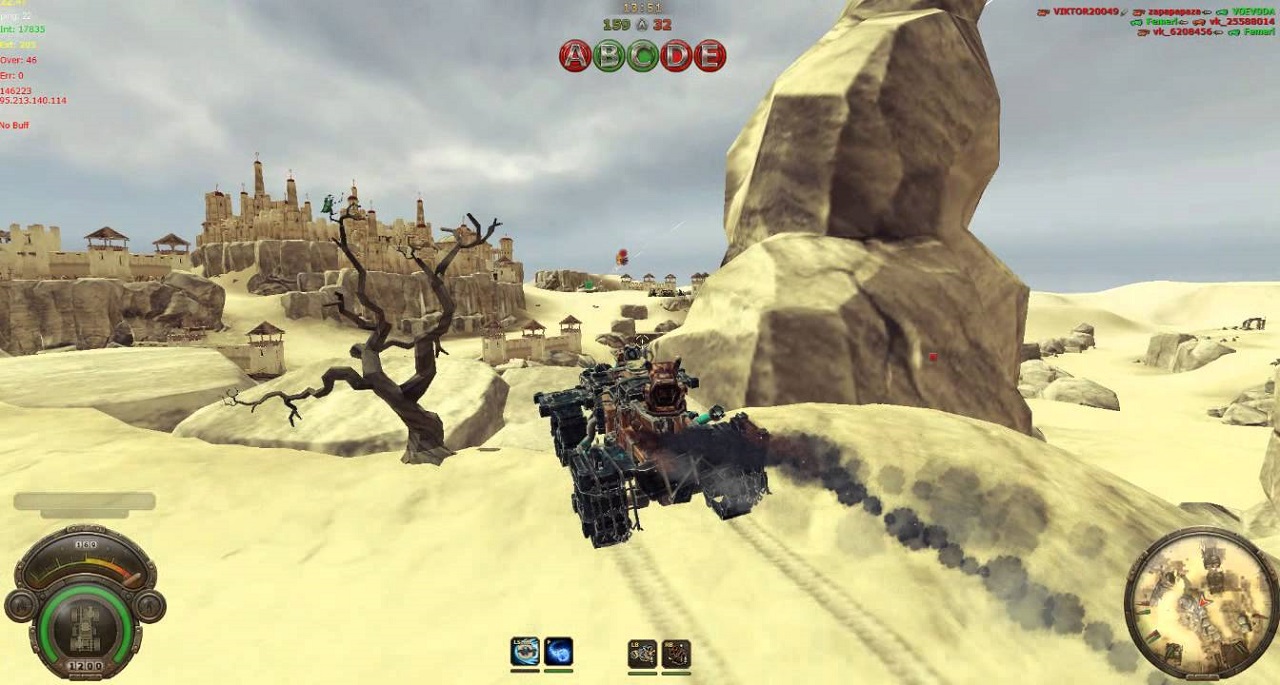Click the right round dial on the gauge
This screenshot has height=685, width=1280.
(150, 606)
